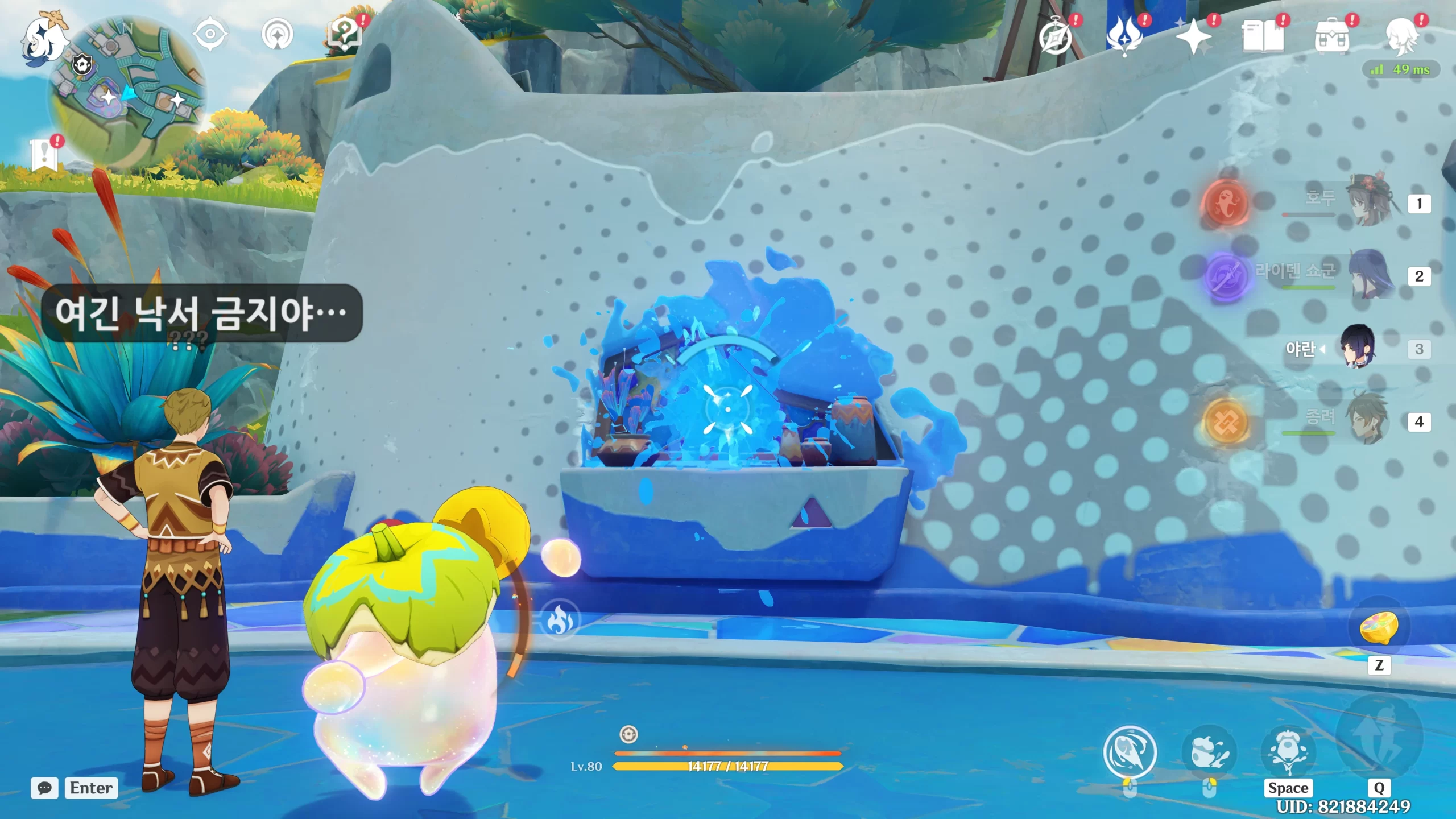Use the circled normal attack icon

(1130, 752)
